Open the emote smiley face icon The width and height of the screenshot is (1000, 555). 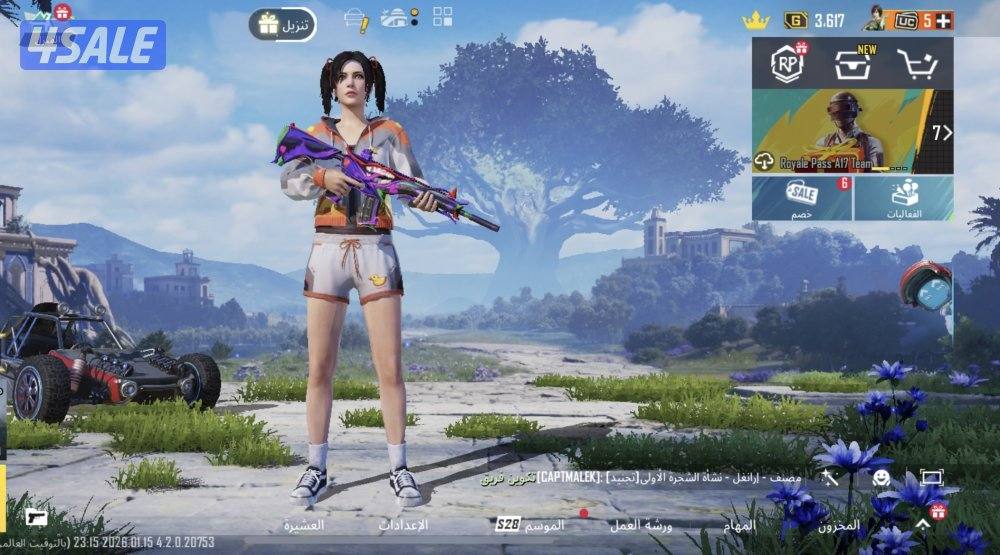[x=881, y=478]
